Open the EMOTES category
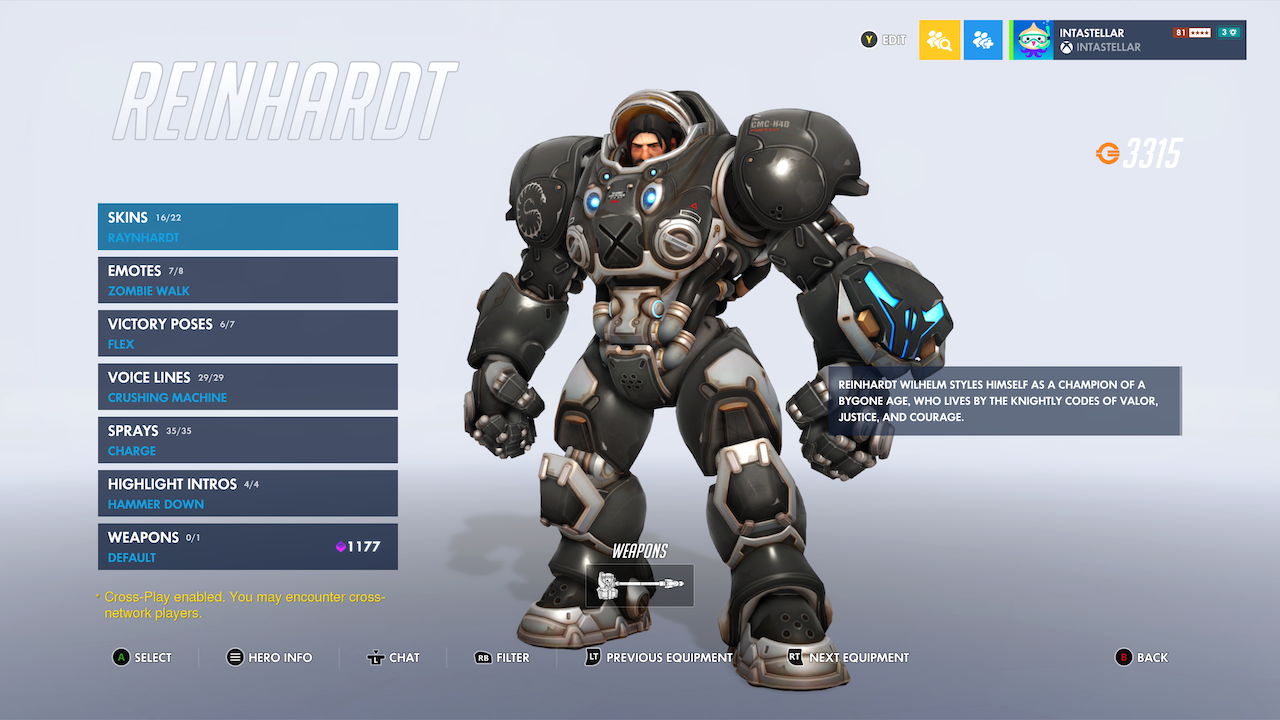Viewport: 1280px width, 720px height. point(248,280)
